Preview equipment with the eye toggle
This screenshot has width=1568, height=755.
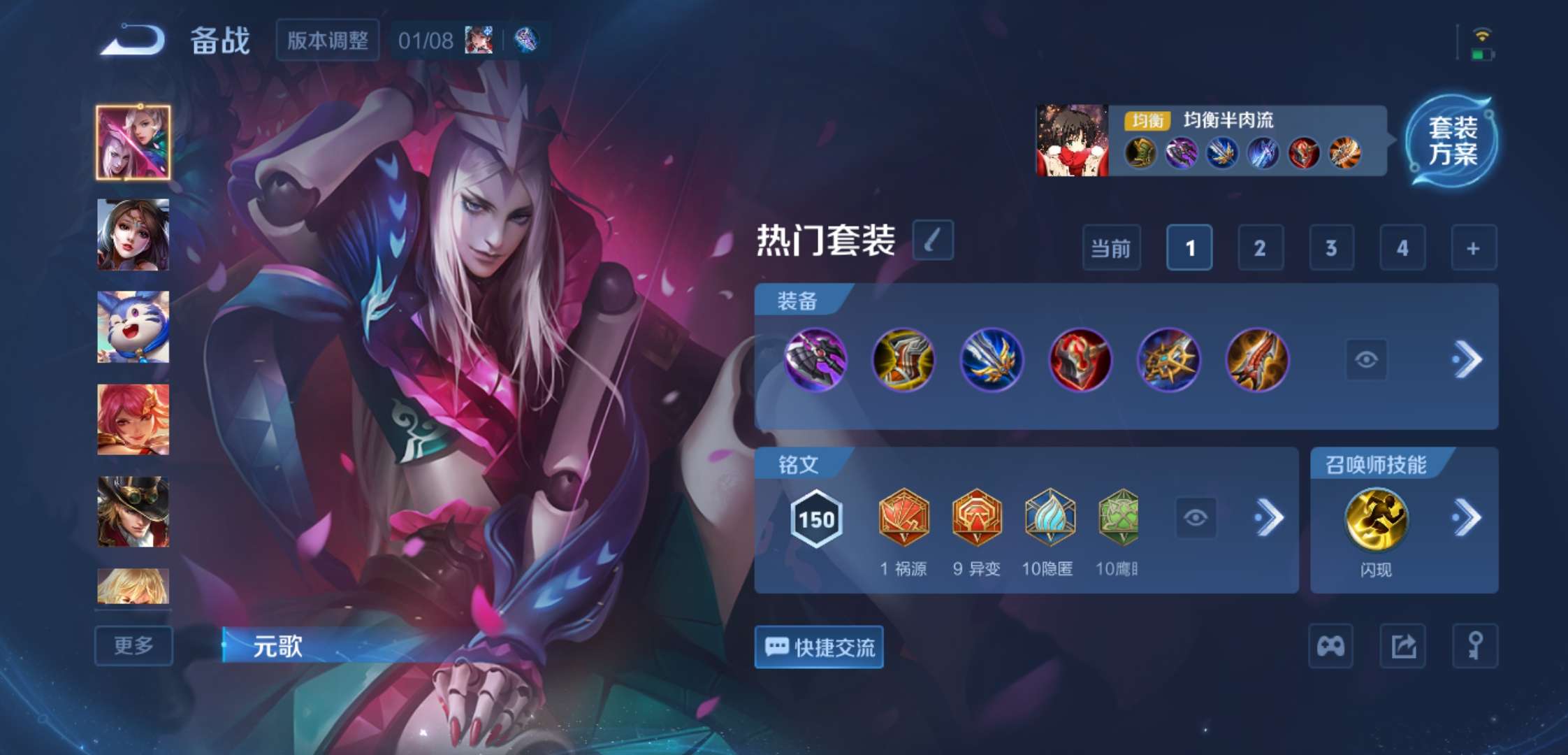1349,359
